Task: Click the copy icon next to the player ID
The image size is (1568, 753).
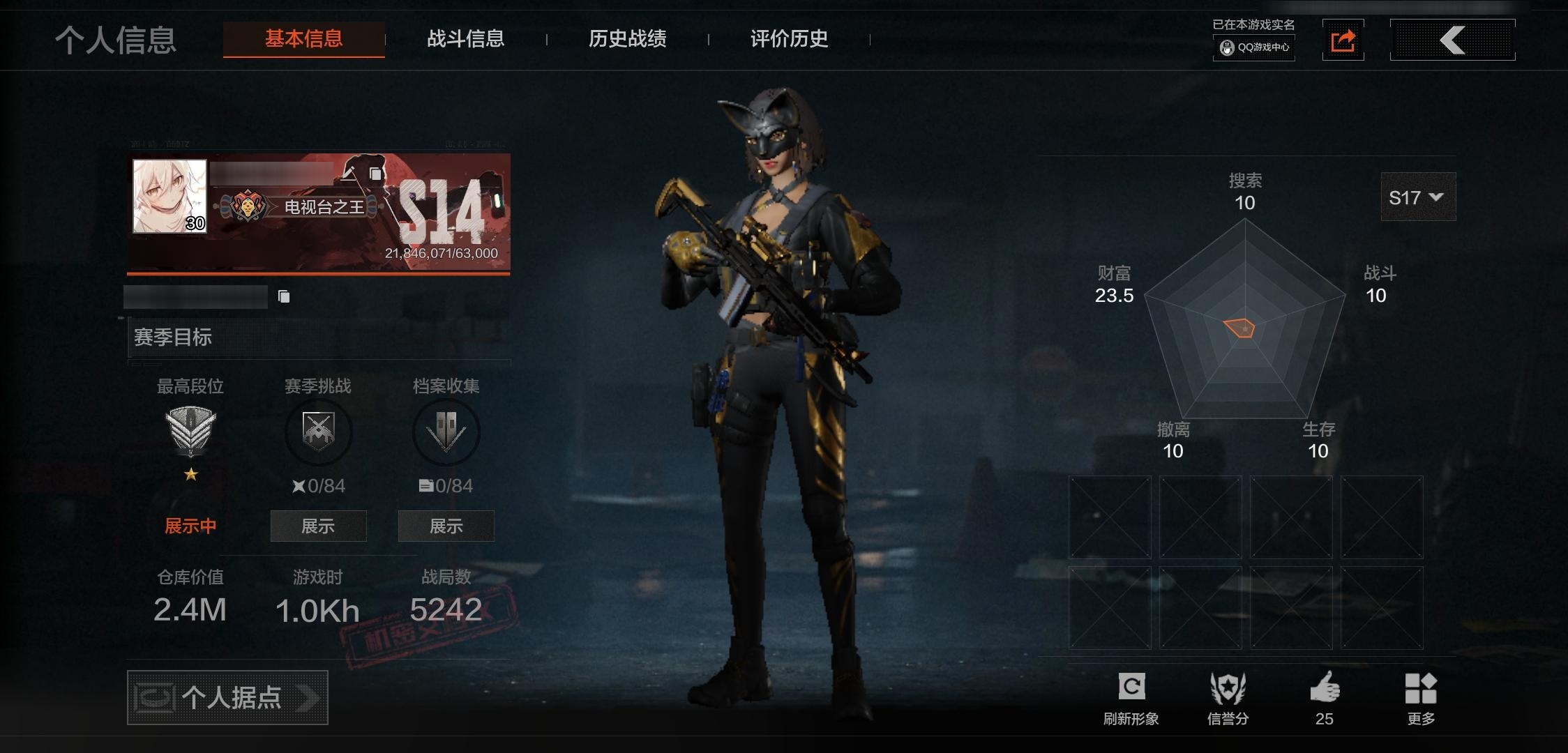Action: coord(283,296)
